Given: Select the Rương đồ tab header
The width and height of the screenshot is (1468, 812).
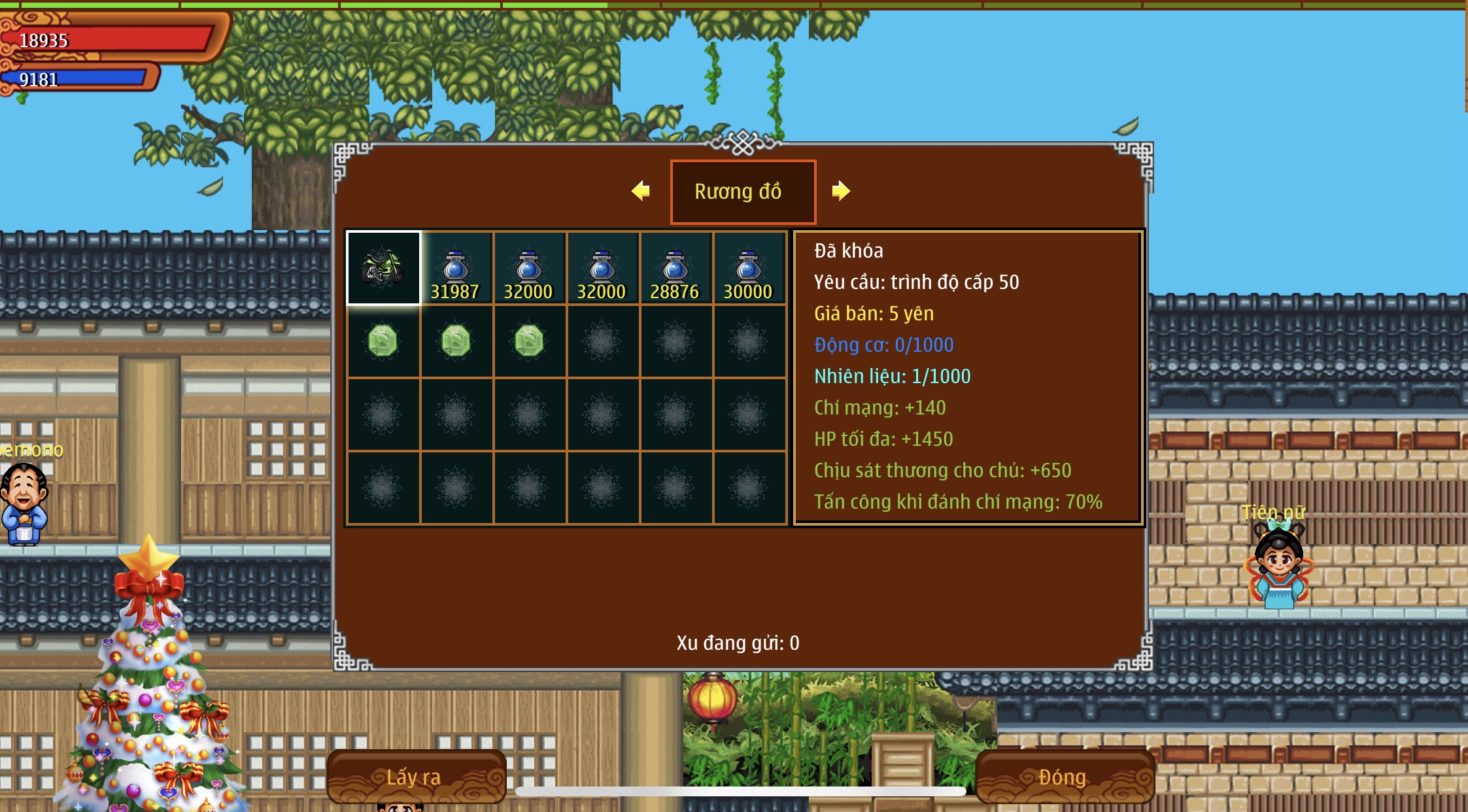Looking at the screenshot, I should (743, 192).
